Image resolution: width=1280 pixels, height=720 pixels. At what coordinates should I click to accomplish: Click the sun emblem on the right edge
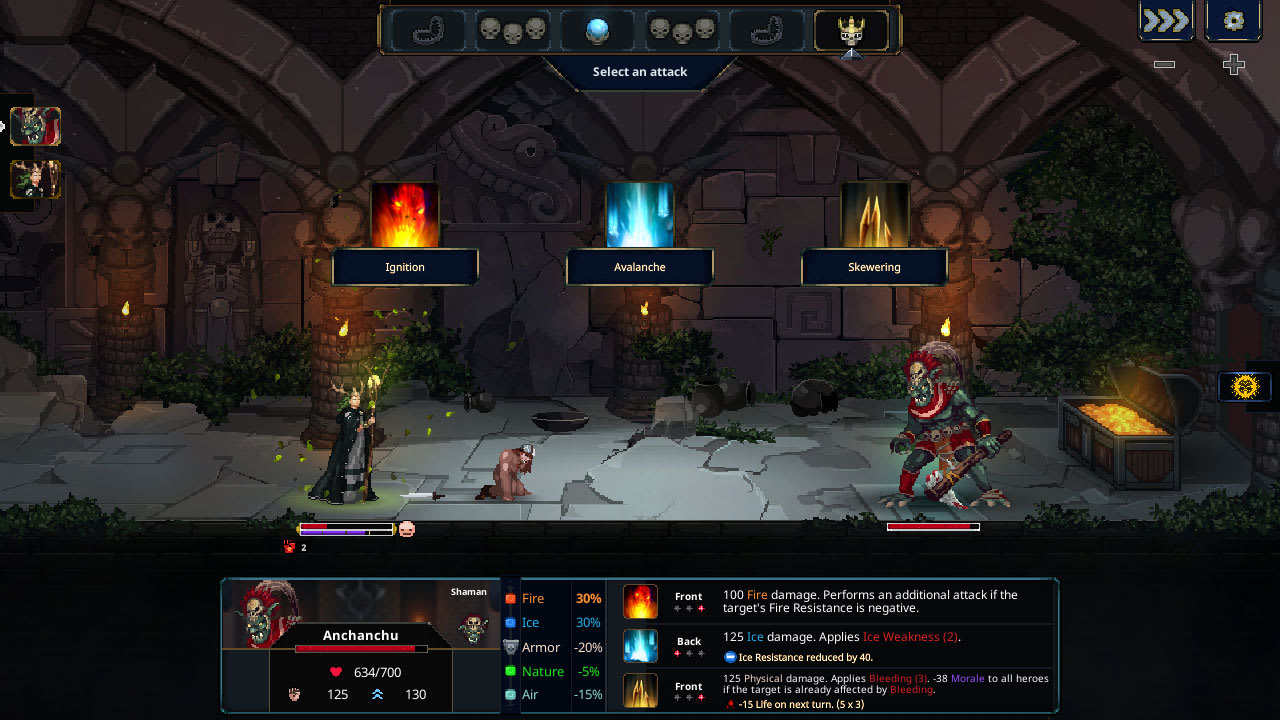(1243, 385)
